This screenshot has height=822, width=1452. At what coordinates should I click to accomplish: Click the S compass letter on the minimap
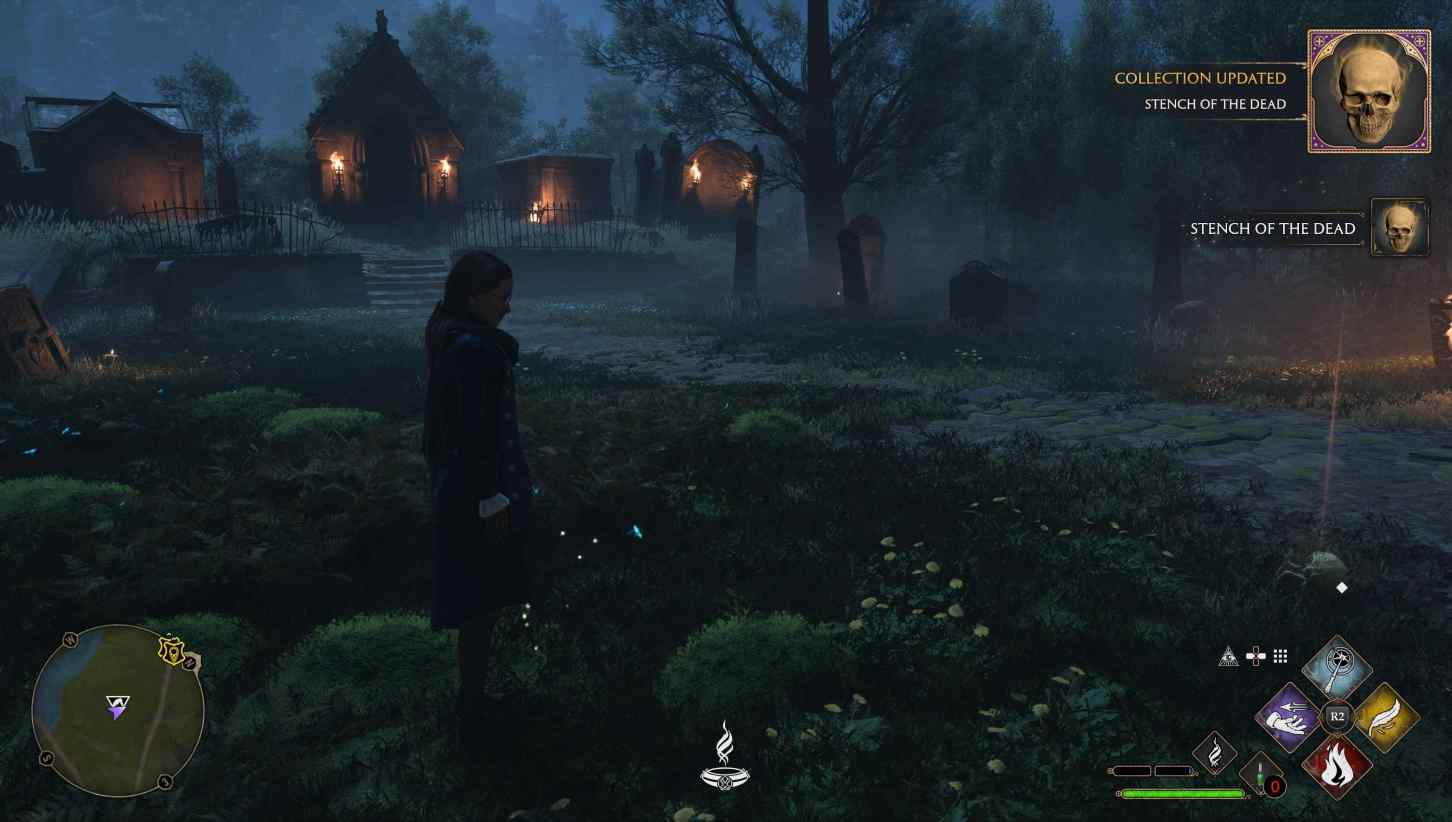click(x=46, y=757)
